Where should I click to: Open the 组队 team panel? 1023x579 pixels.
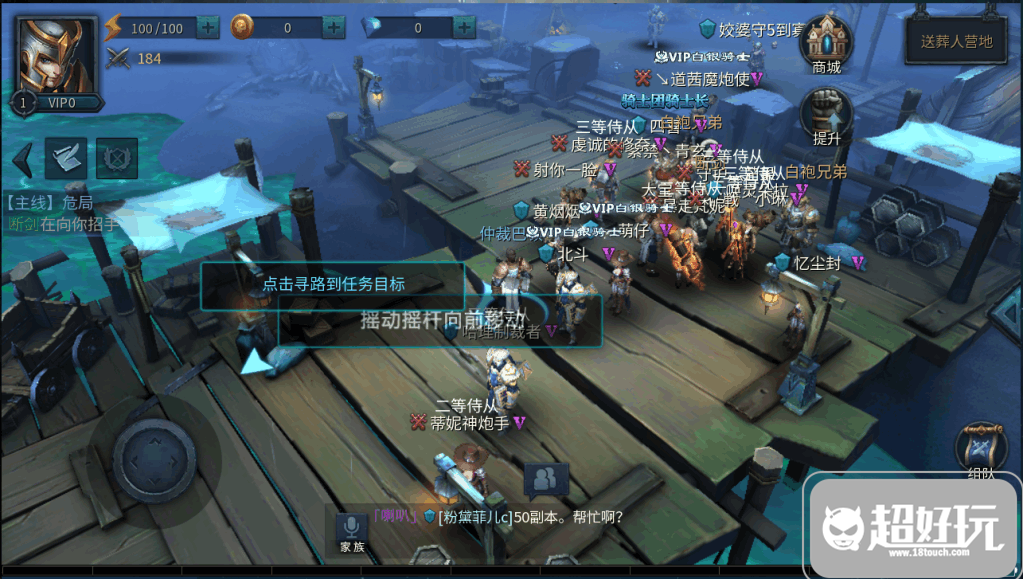[x=981, y=453]
